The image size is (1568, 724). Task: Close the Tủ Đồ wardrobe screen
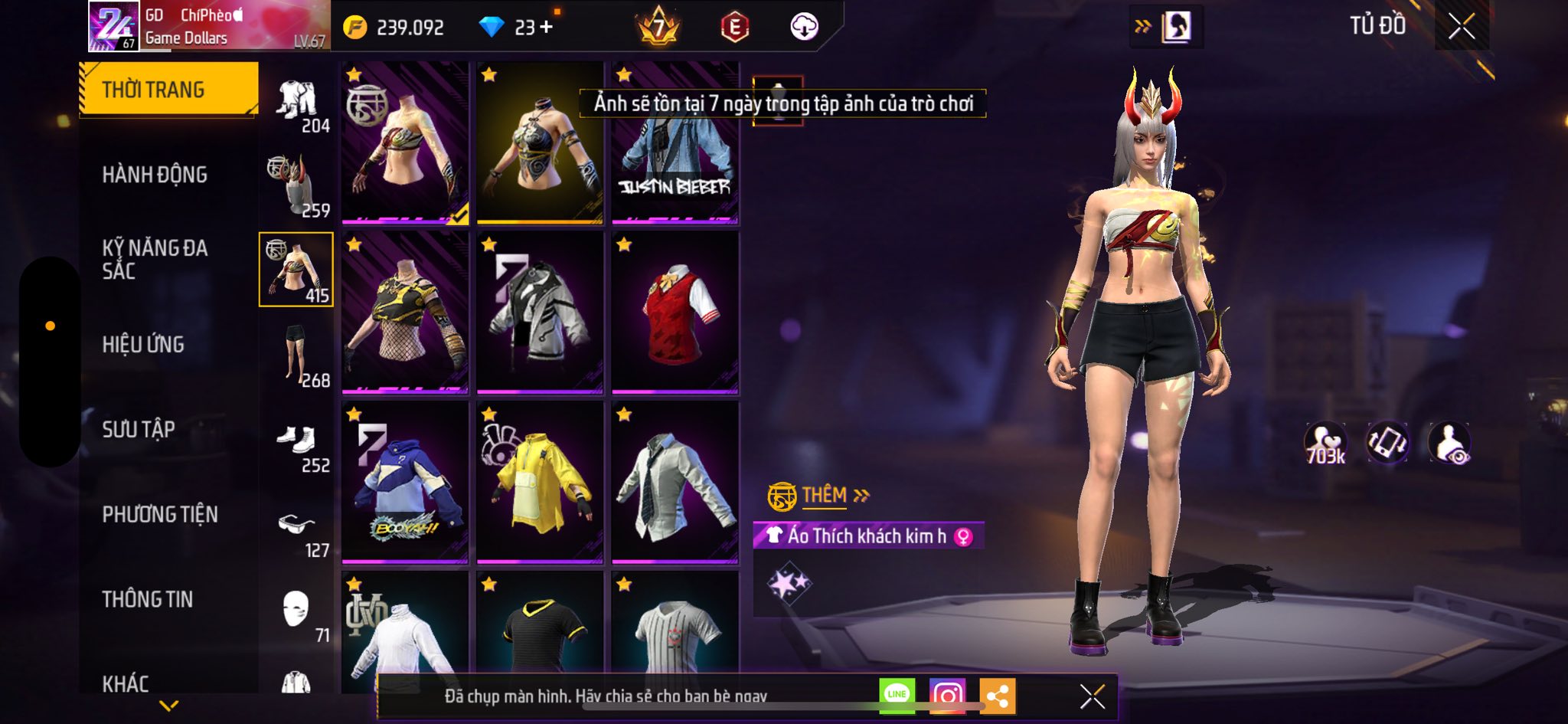[x=1461, y=27]
